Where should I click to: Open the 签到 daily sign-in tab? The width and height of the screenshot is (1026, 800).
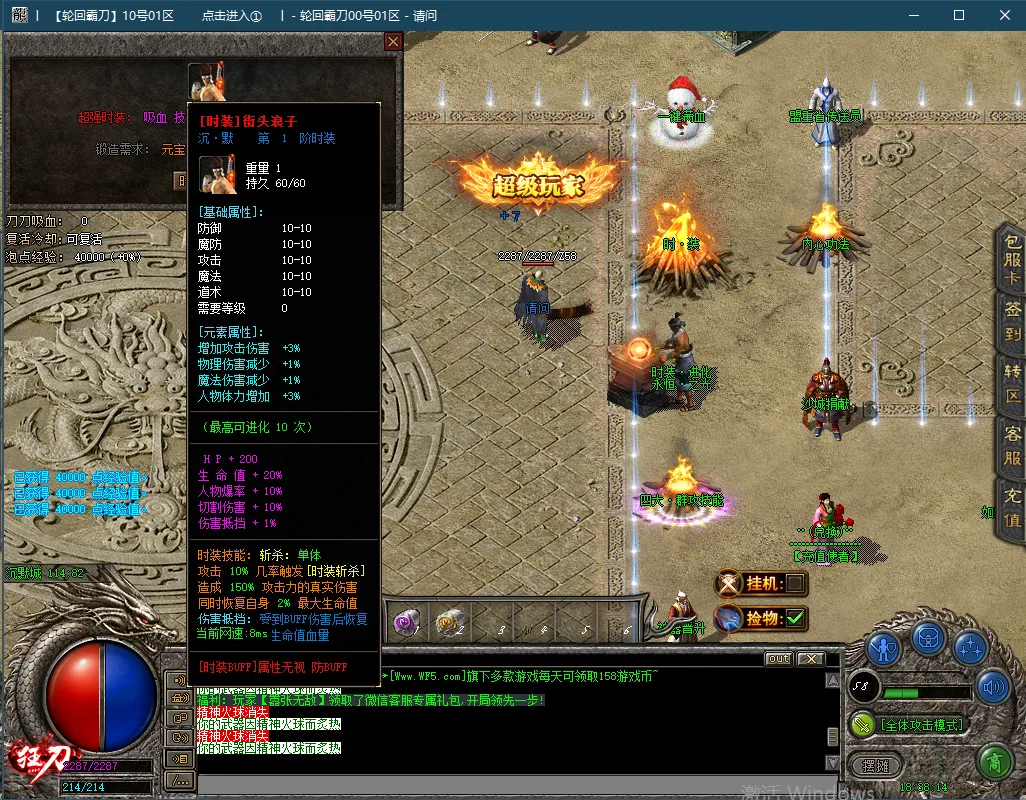pyautogui.click(x=1012, y=322)
